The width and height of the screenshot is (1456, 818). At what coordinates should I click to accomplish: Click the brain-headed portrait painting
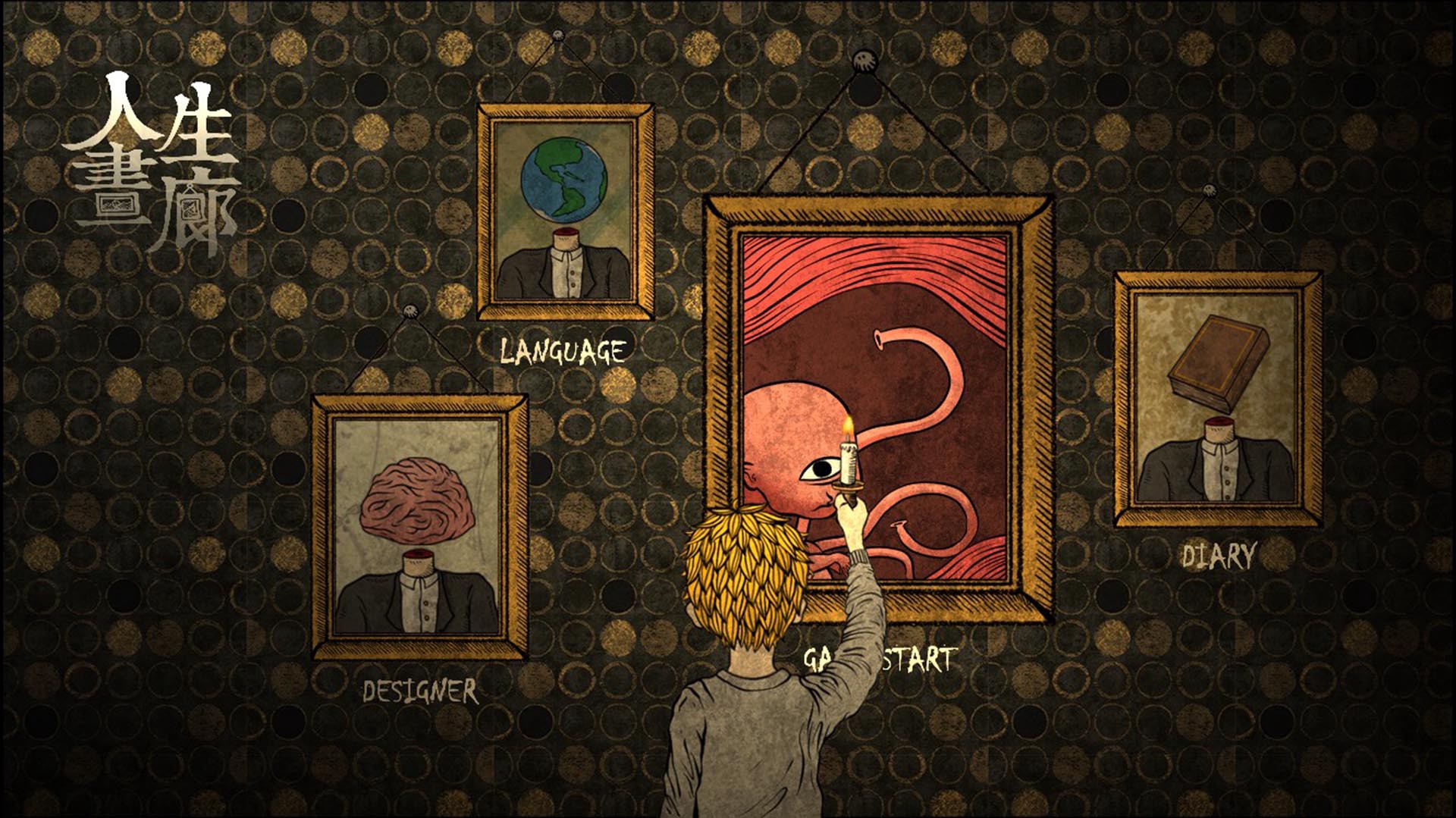[419, 527]
